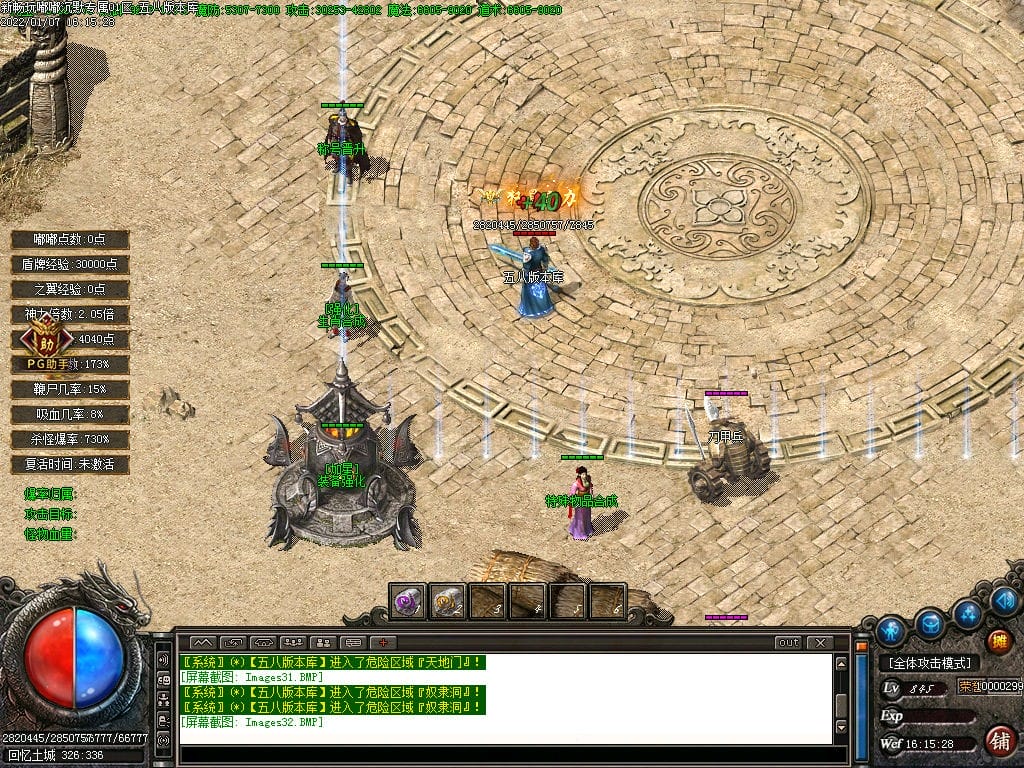Click the red plus chat toolbar button
The image size is (1024, 768).
pyautogui.click(x=383, y=642)
